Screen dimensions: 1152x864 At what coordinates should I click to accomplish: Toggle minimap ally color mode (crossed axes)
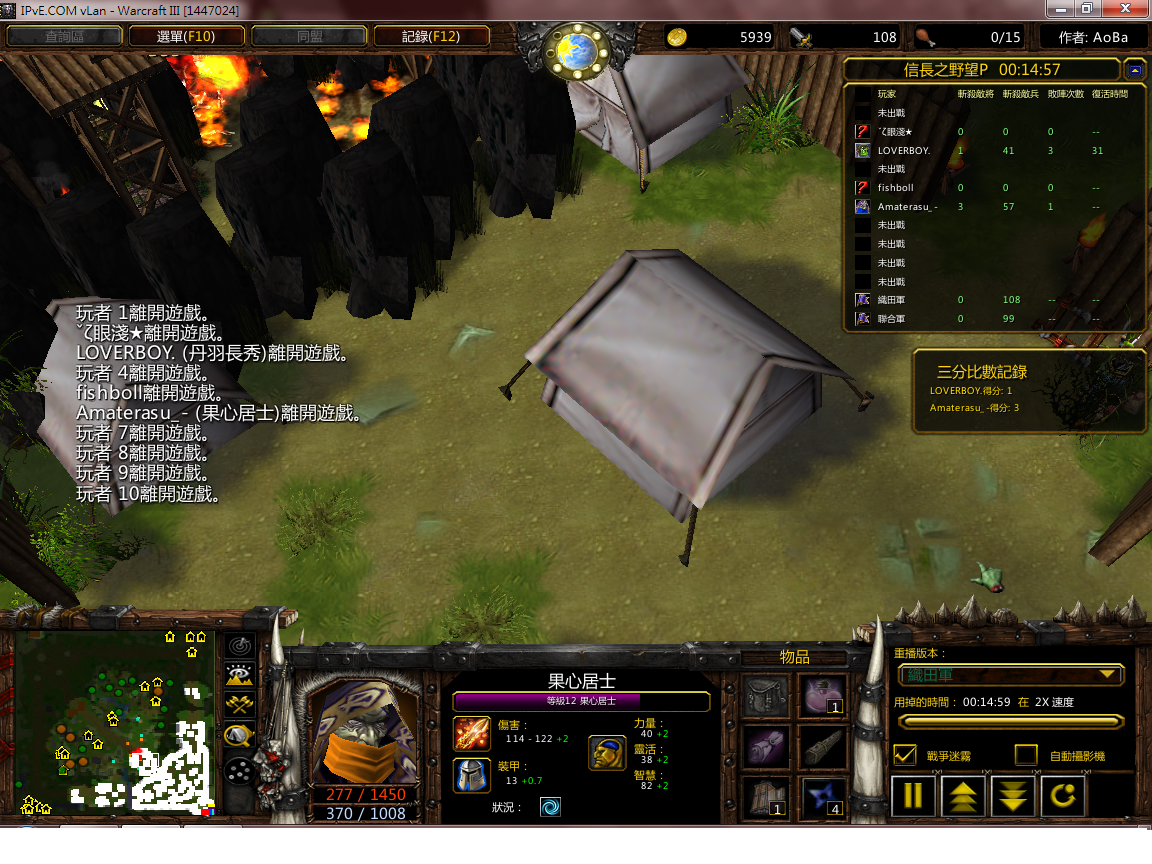240,706
